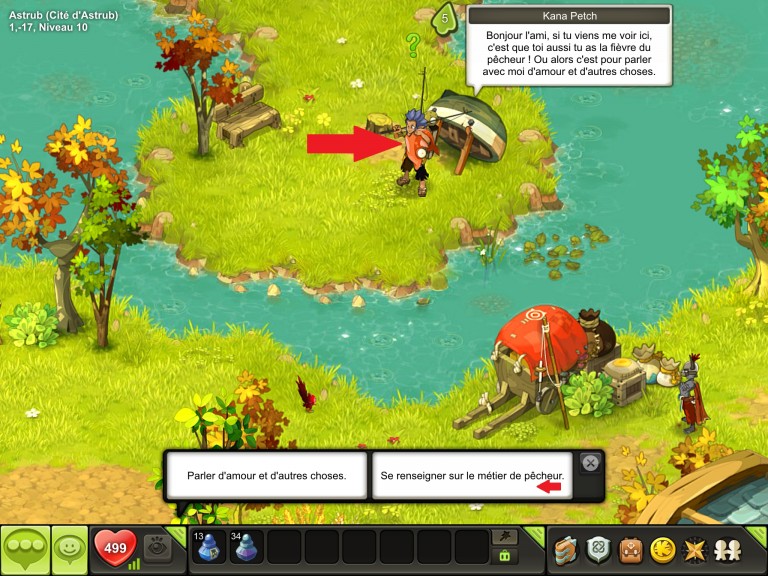Screen dimensions: 768x576
Task: Use the potion with quantity 34
Action: 247,548
